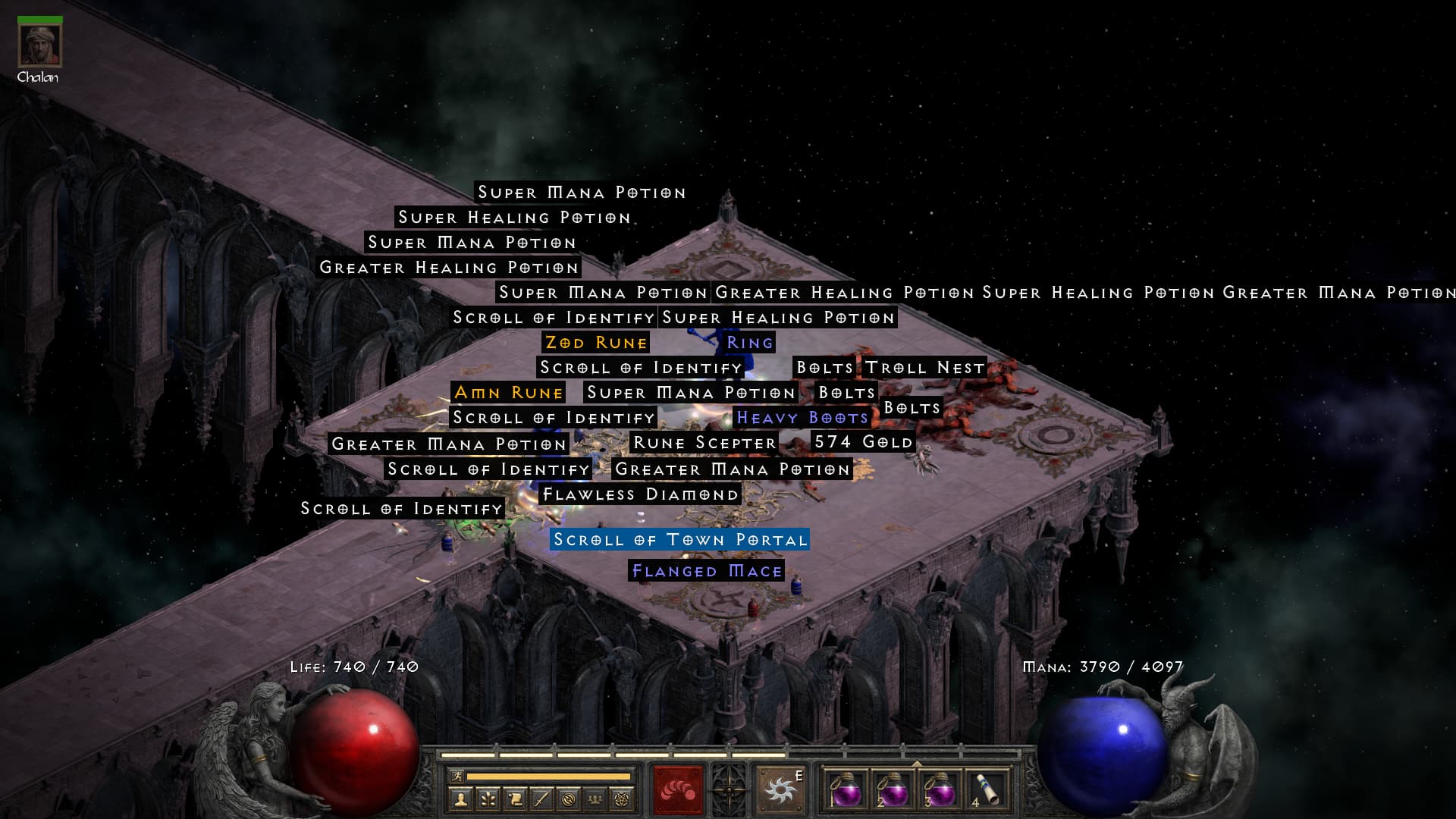Viewport: 1456px width, 819px height.
Task: Pick up the Zod Rune label
Action: (596, 343)
